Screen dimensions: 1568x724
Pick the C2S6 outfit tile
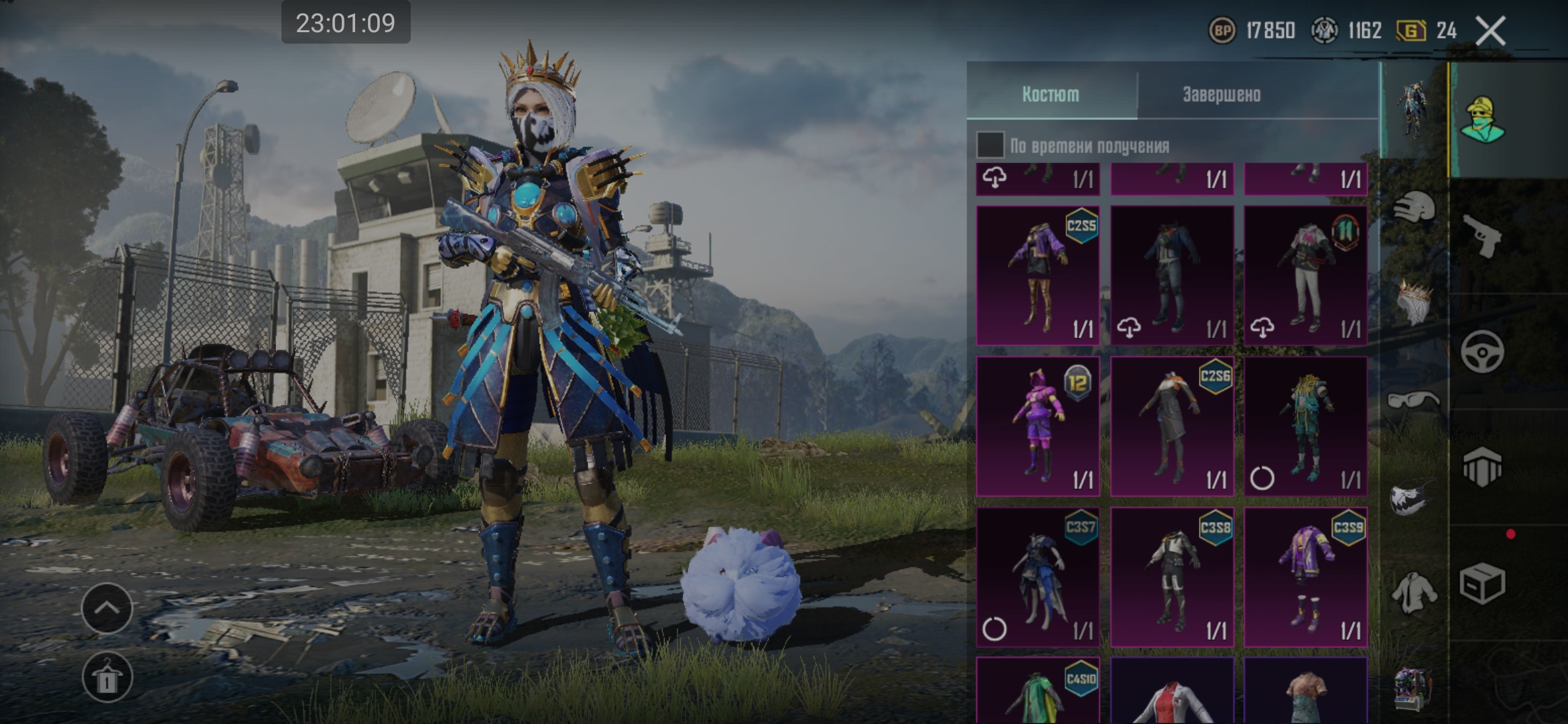click(x=1172, y=426)
